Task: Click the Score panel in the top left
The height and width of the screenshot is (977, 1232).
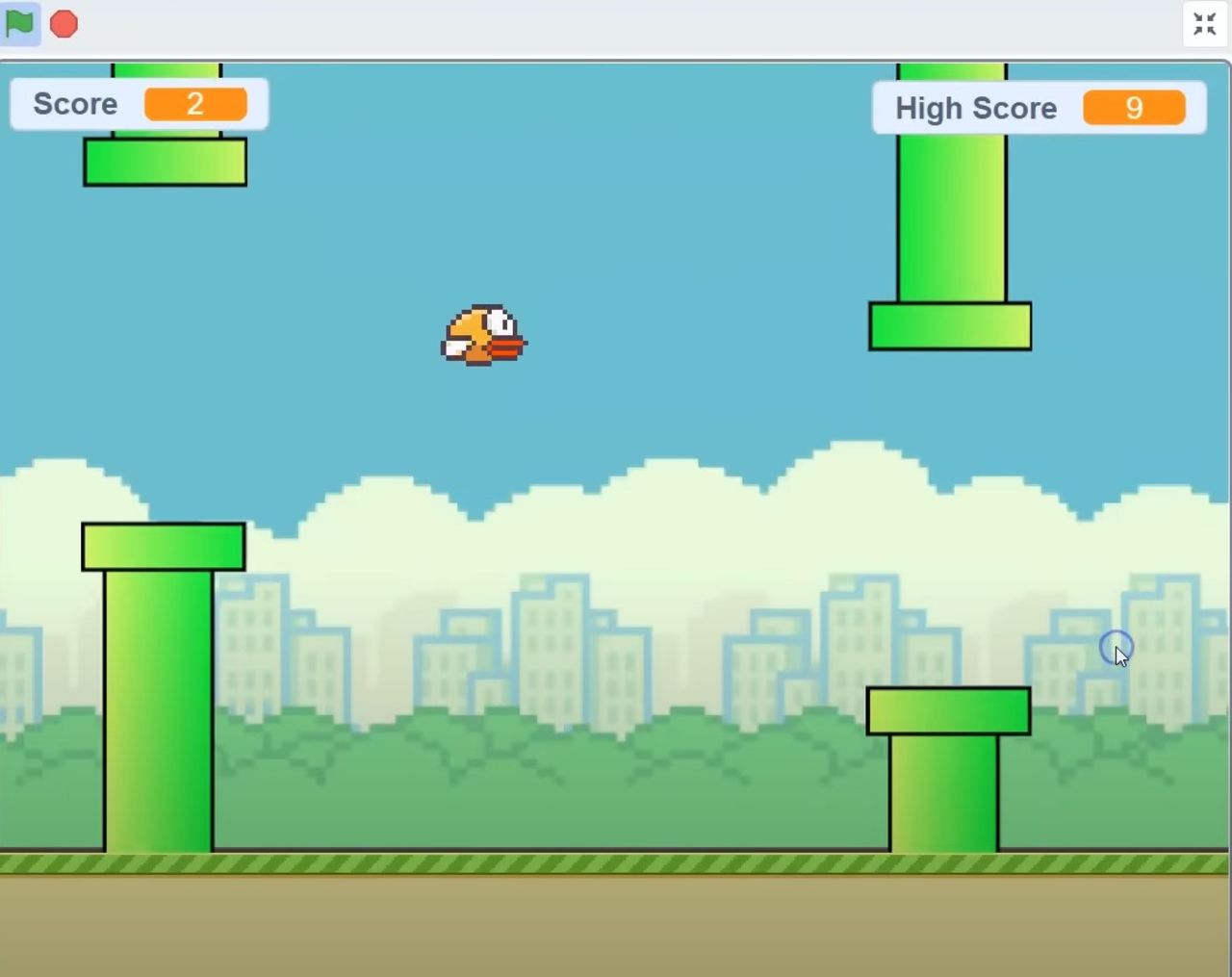Action: [x=140, y=103]
